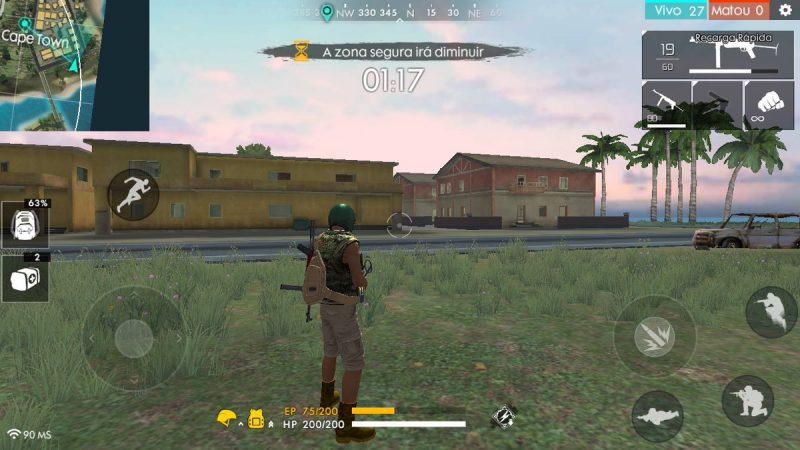Equip the fist melee slot
This screenshot has width=800, height=450.
click(x=769, y=103)
